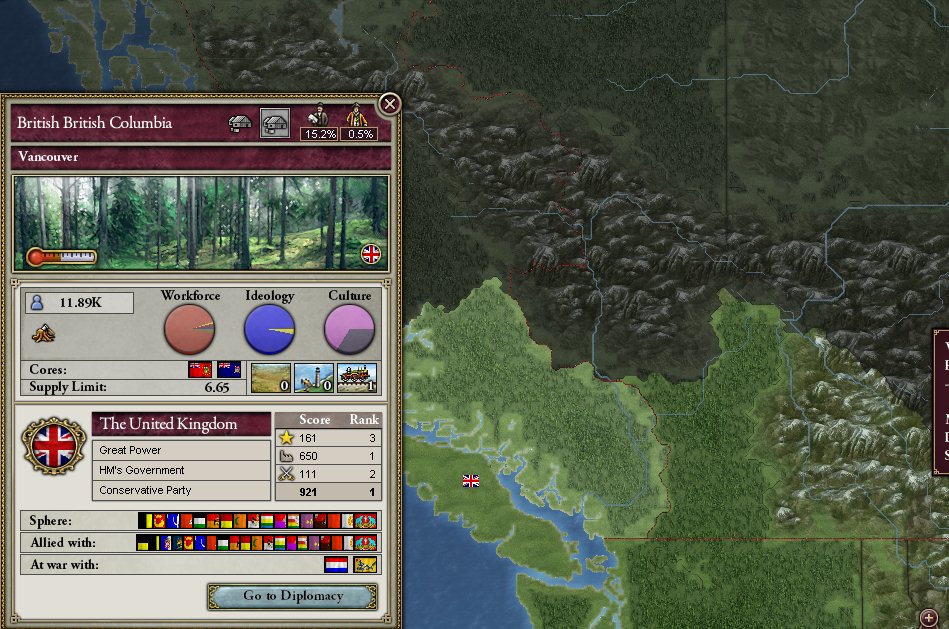
Task: Open the Go to Diplomacy screen
Action: (293, 596)
